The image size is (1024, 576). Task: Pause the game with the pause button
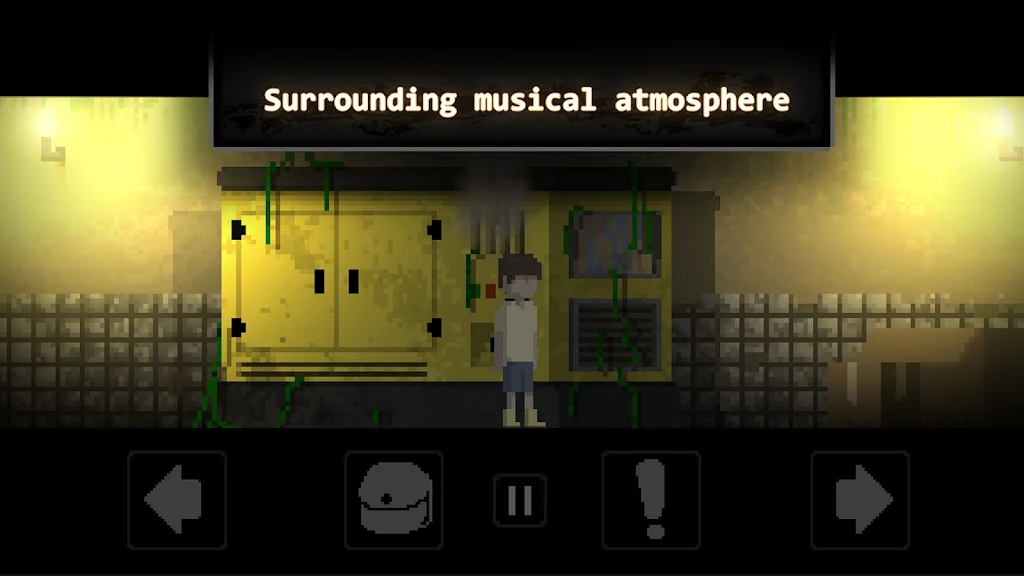(x=520, y=500)
